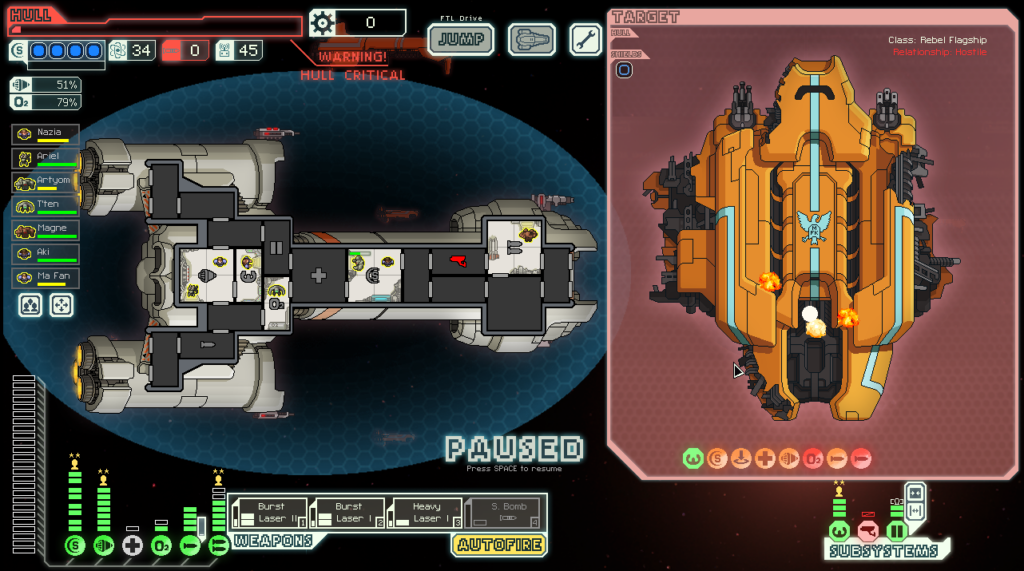1024x571 pixels.
Task: Open the wrench options menu
Action: pyautogui.click(x=586, y=40)
